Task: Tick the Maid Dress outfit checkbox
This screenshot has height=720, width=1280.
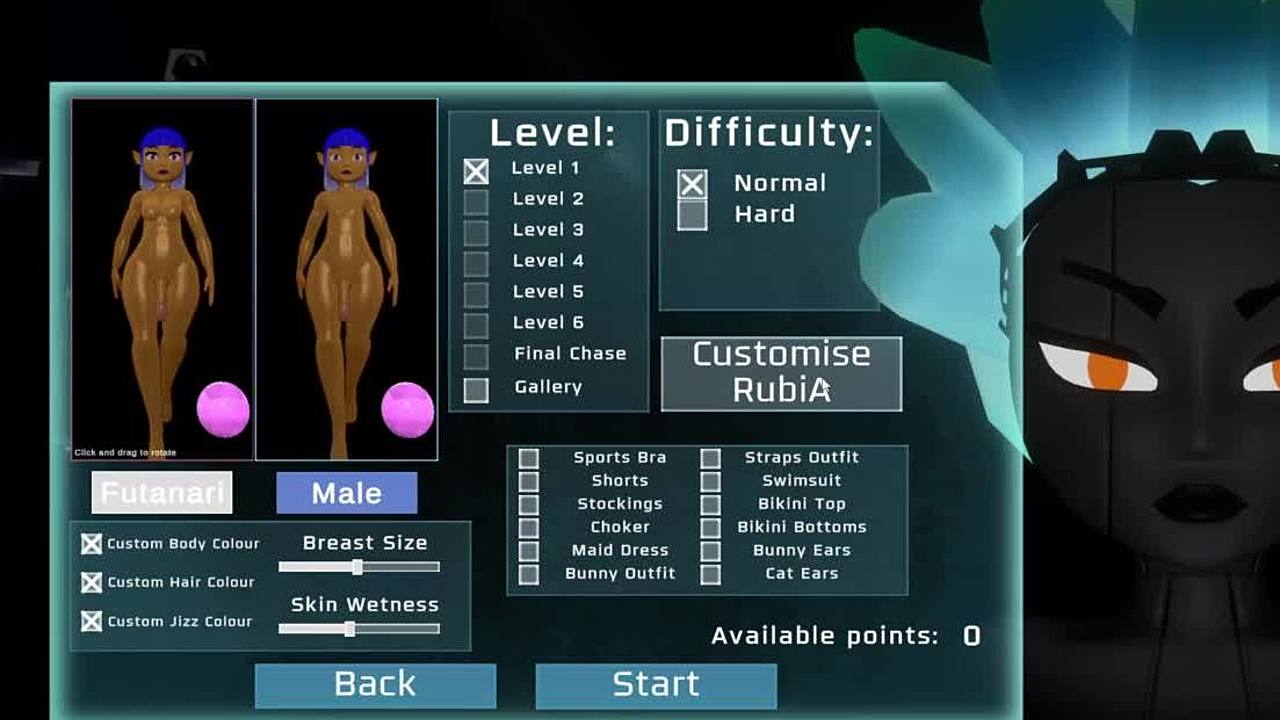Action: point(529,551)
